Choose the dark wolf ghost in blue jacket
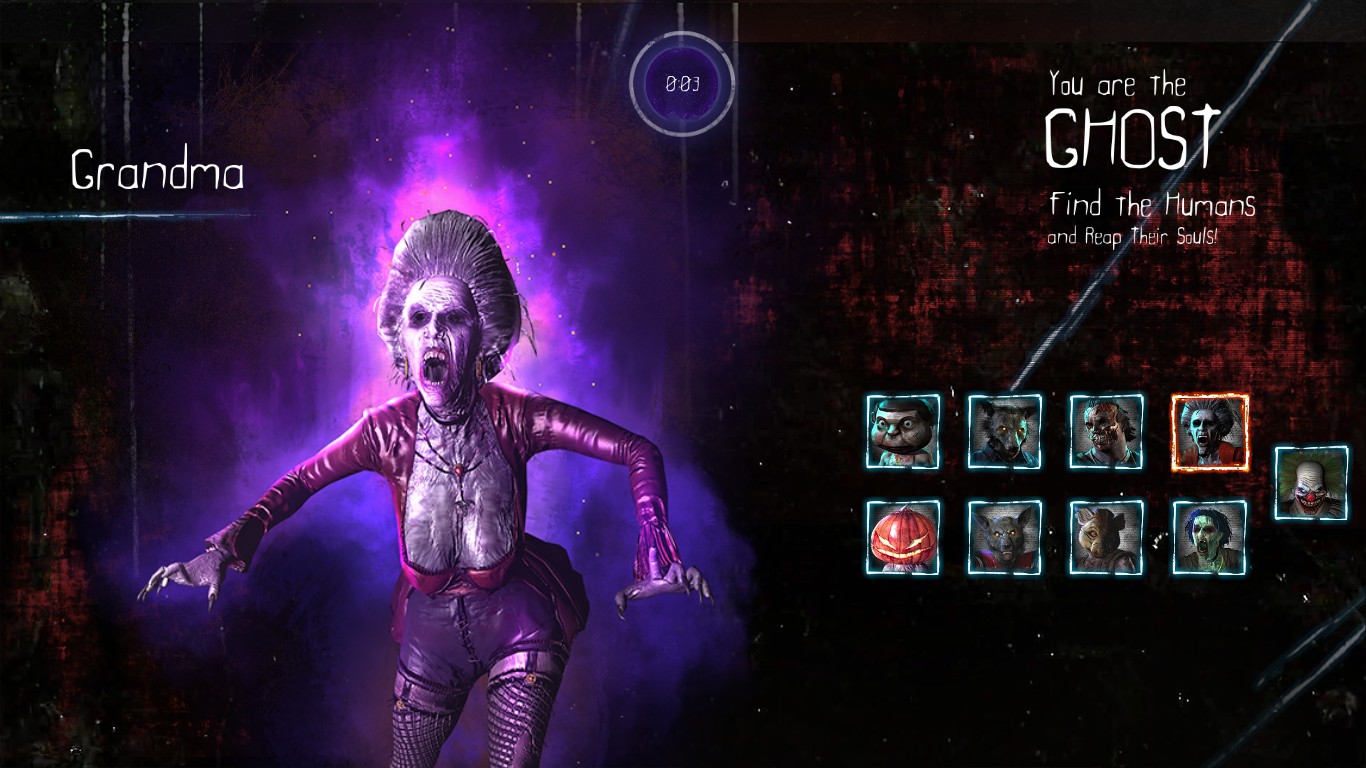This screenshot has height=768, width=1366. 1005,431
